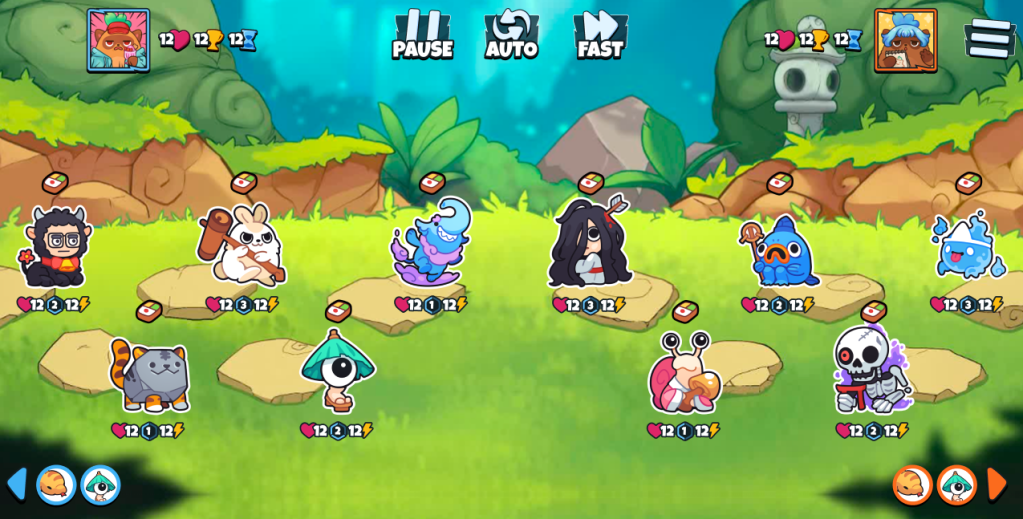Screen dimensions: 1023x519
Task: Select the blue-haired opponent portrait
Action: point(905,40)
